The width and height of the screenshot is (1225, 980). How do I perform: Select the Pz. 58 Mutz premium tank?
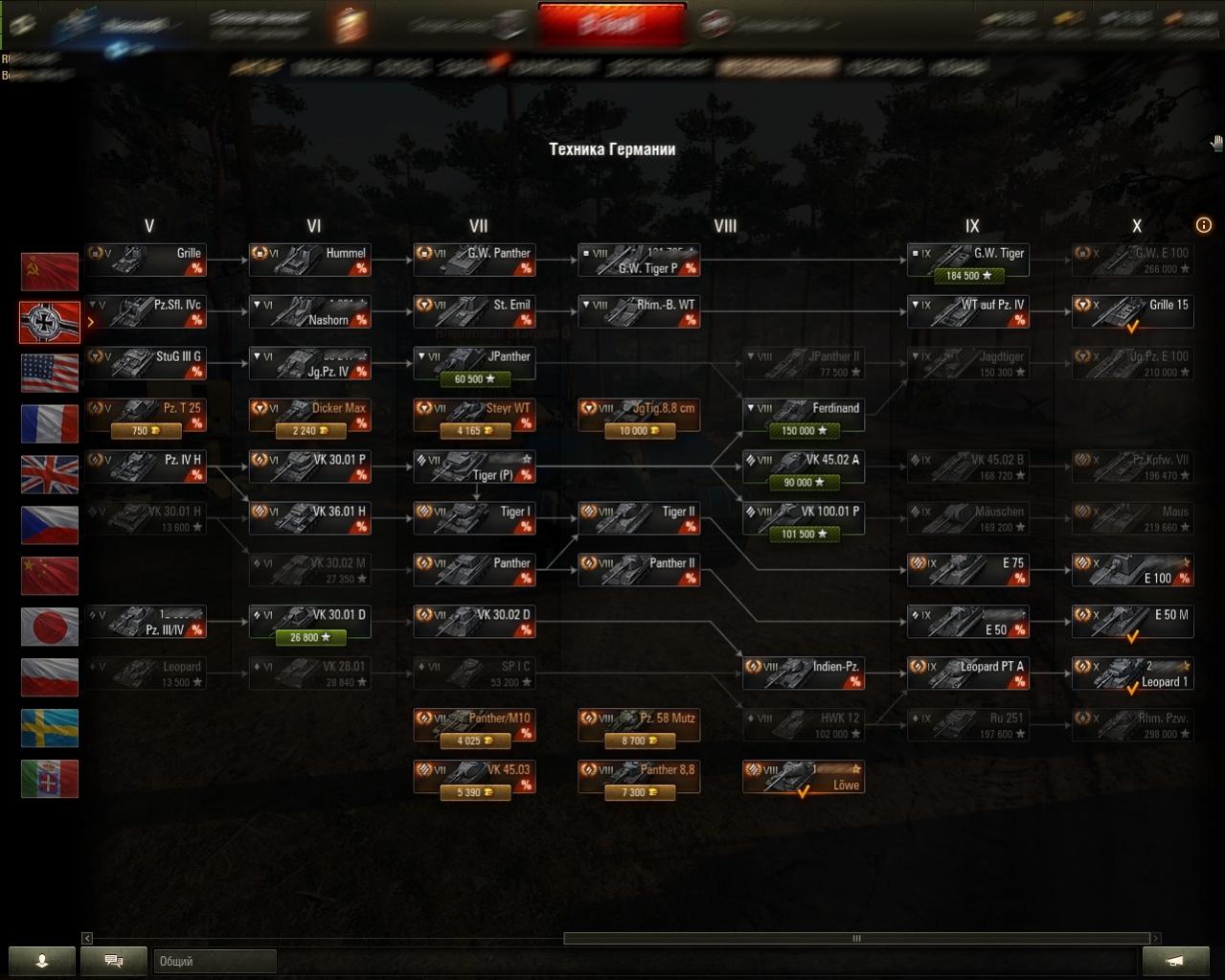639,726
